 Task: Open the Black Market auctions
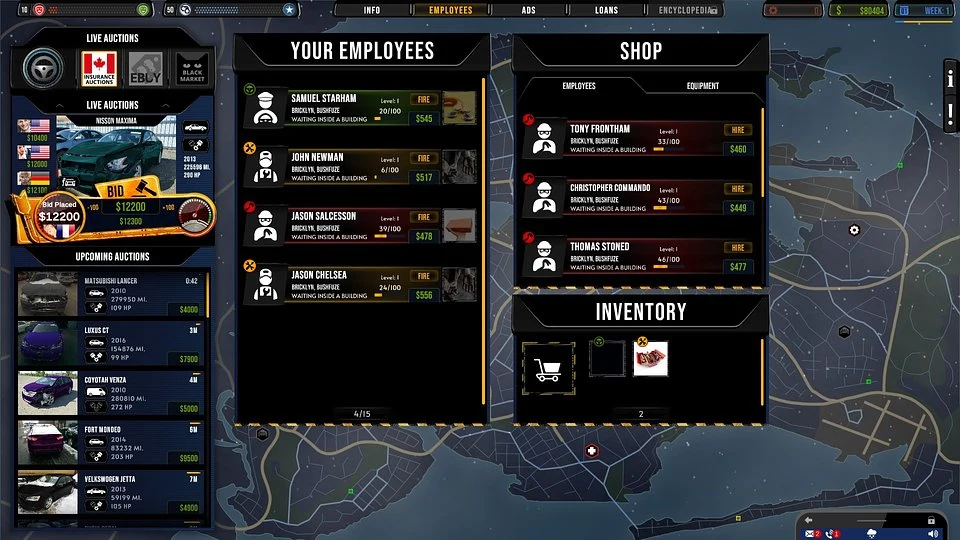coord(191,69)
